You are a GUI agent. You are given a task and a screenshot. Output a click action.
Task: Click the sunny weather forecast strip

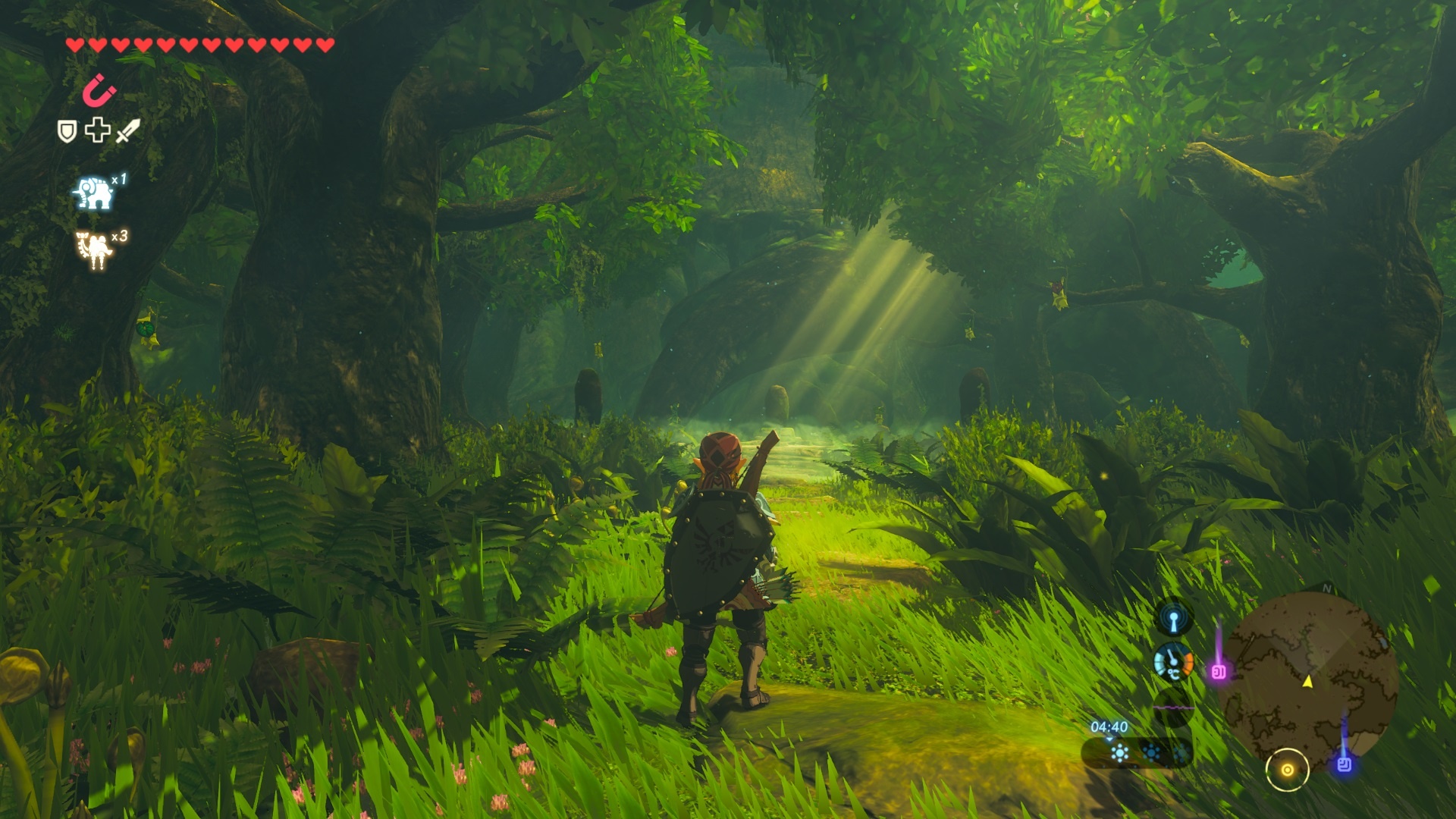(1136, 753)
